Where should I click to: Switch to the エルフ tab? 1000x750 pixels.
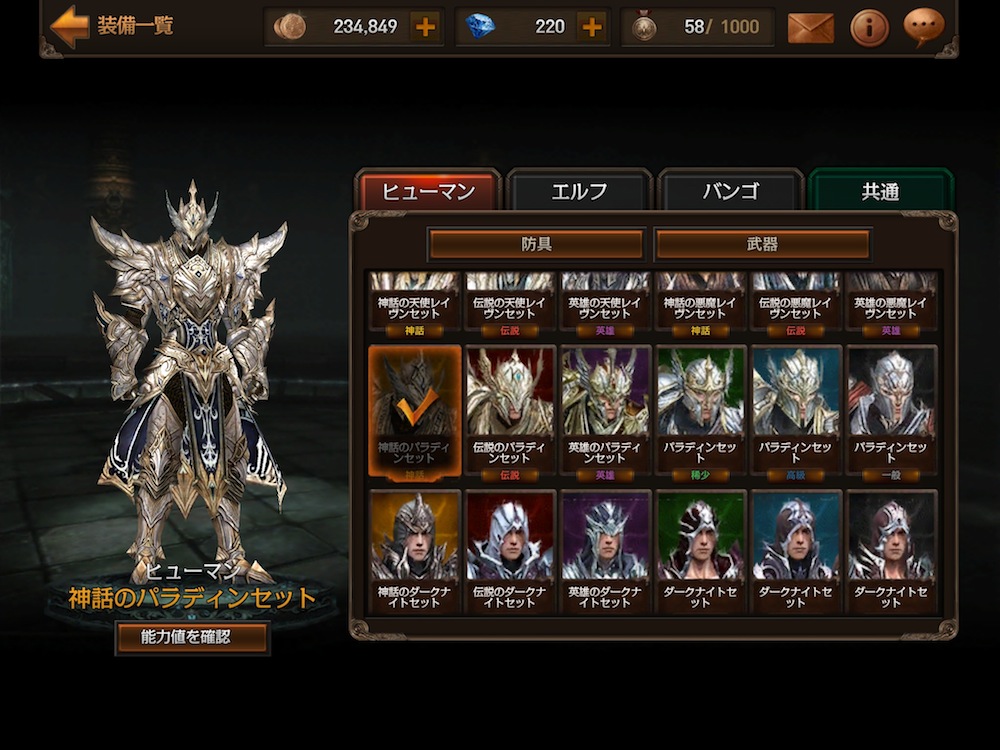[x=580, y=192]
